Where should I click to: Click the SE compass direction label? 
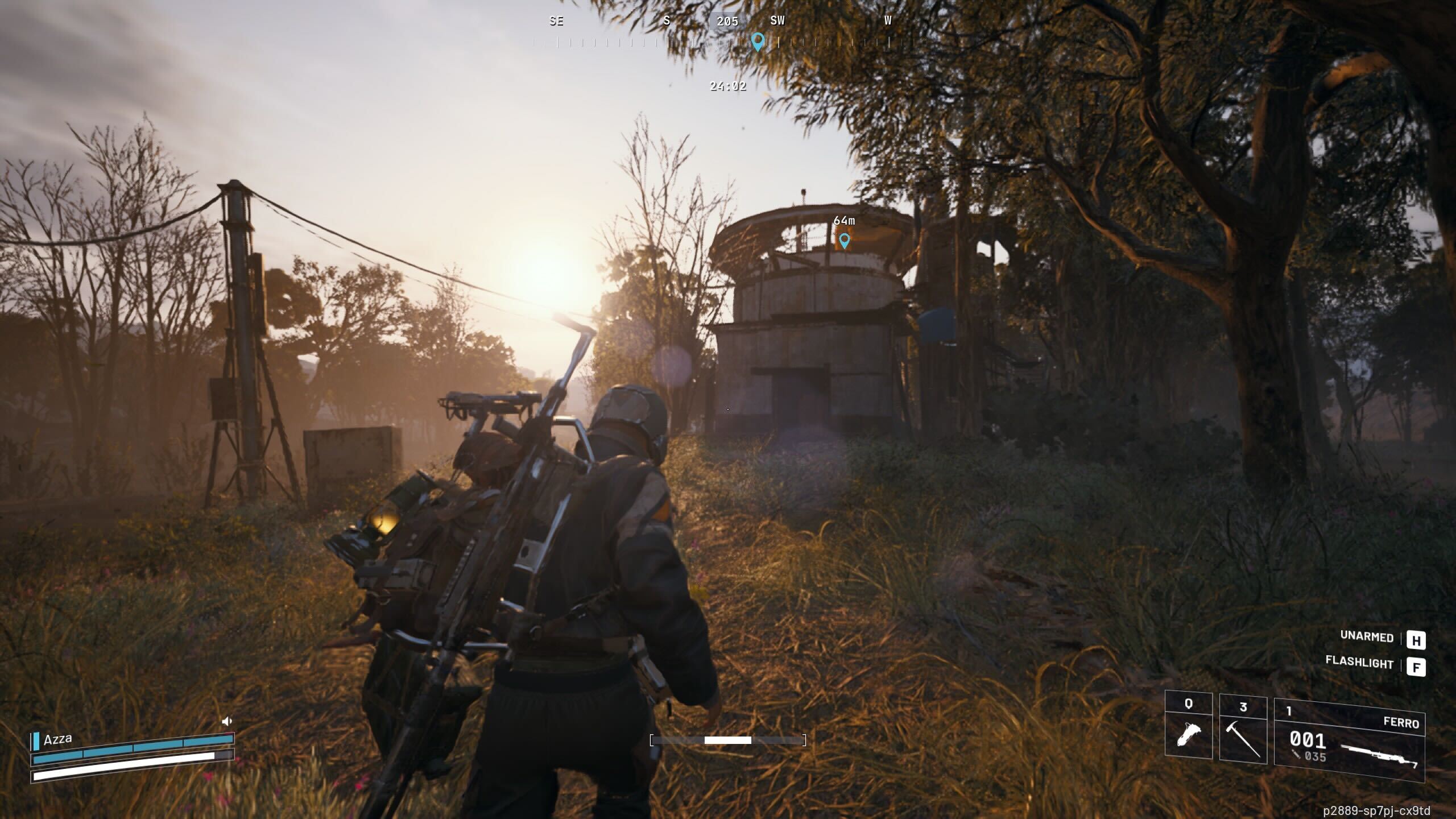coord(557,21)
